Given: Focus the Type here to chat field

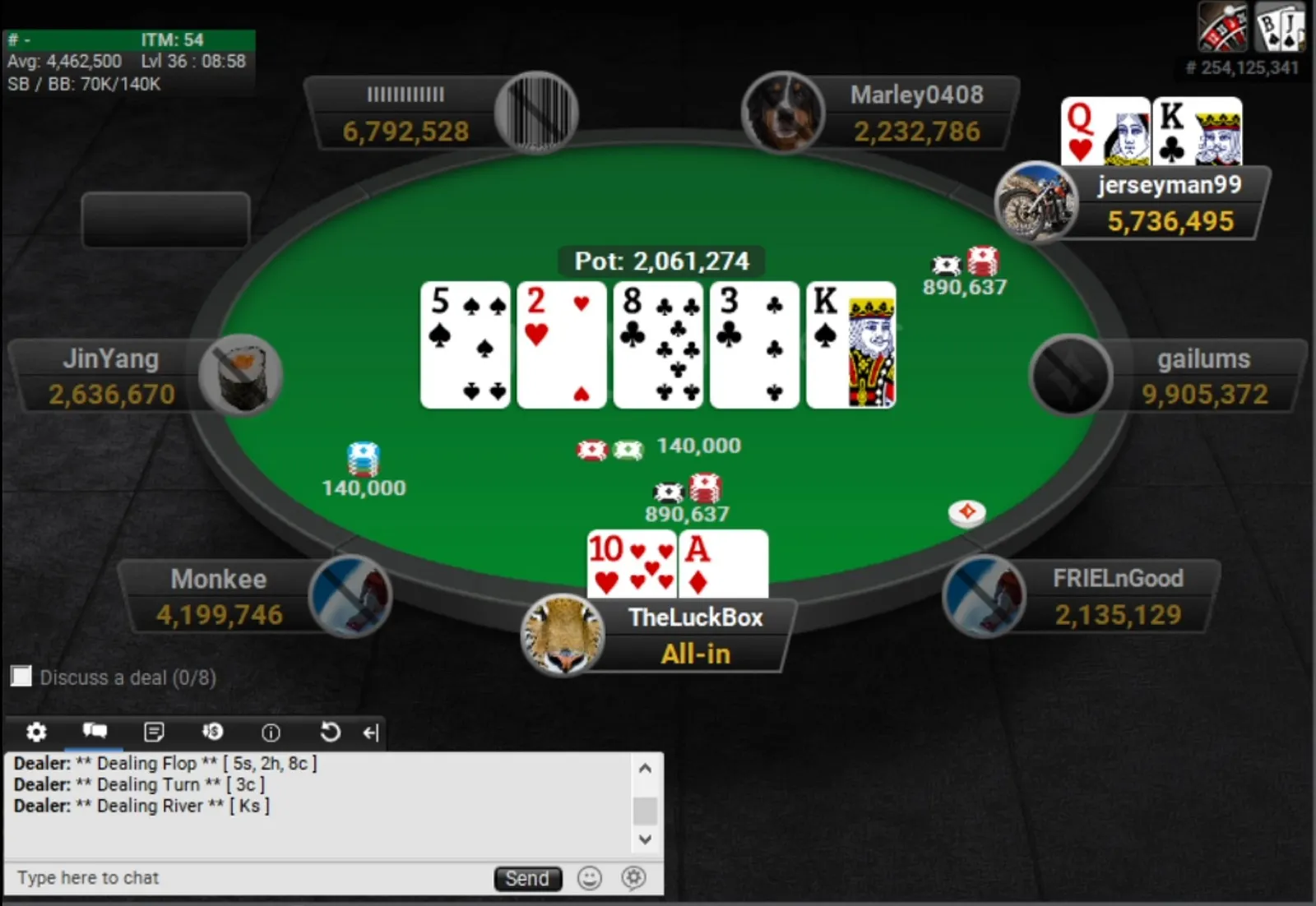Looking at the screenshot, I should coord(247,878).
